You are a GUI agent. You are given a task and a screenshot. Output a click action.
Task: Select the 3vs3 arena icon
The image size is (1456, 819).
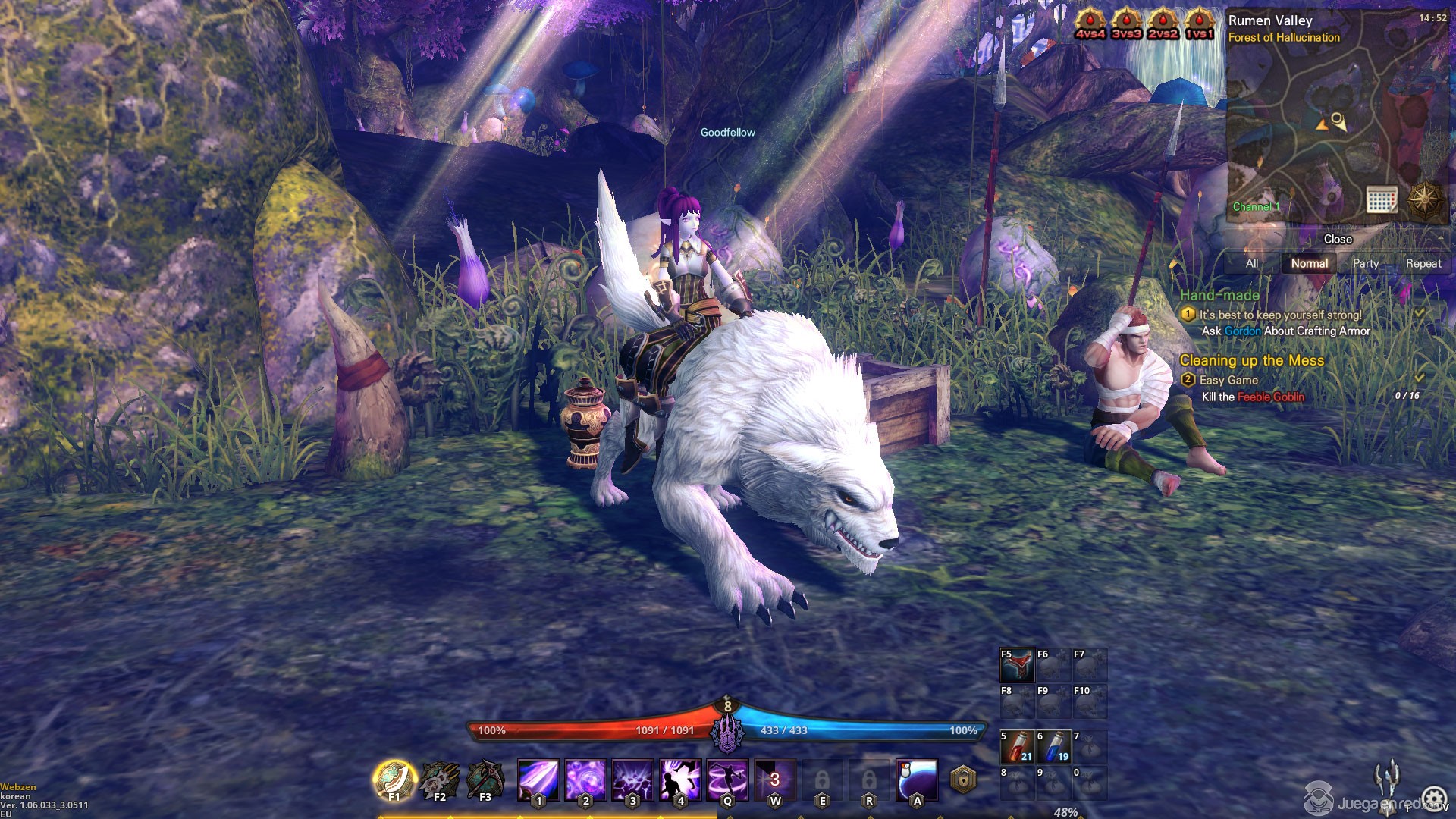(x=1126, y=25)
